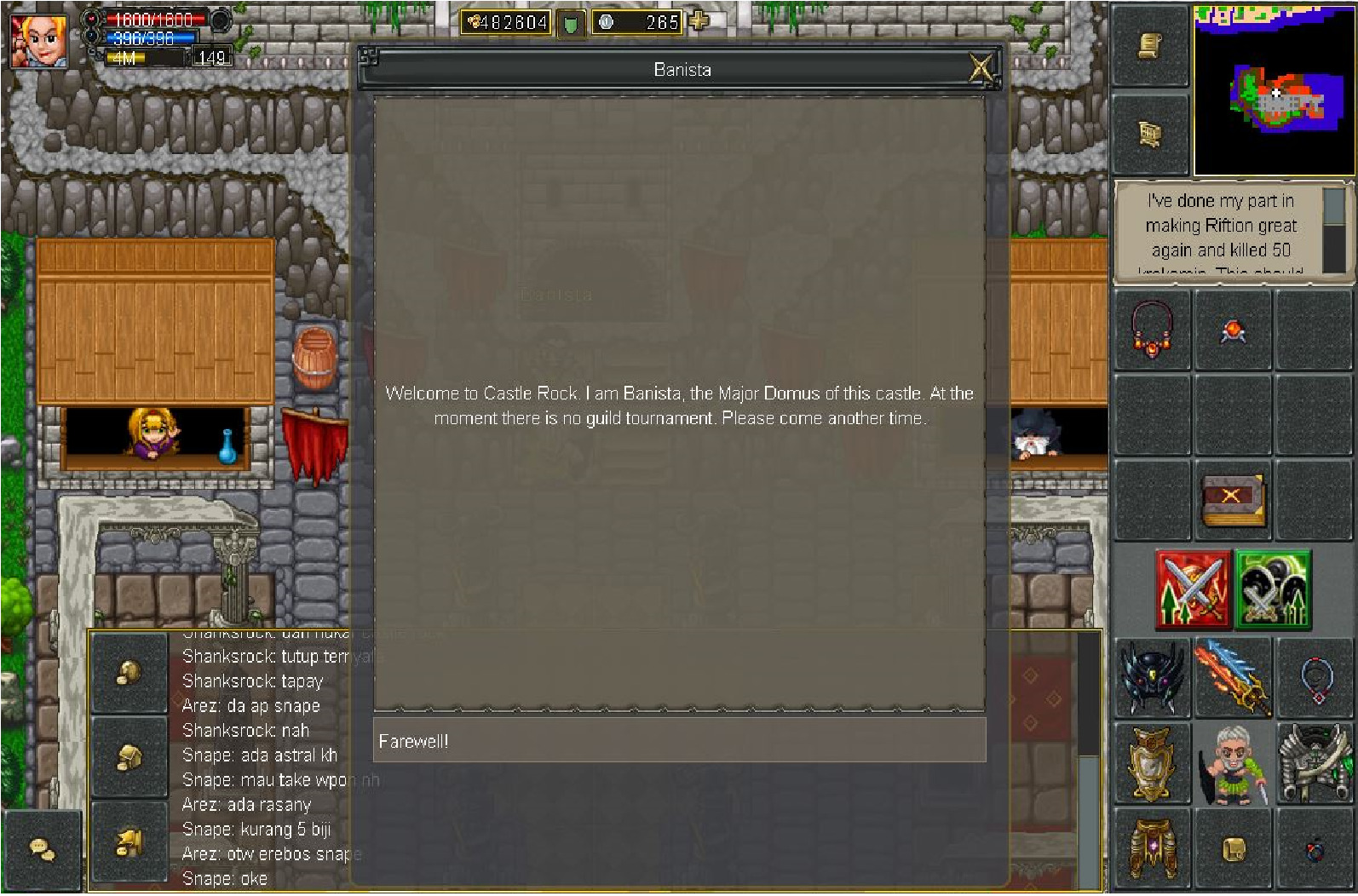Activate the green bombs skill
1358x896 pixels.
coord(1273,589)
